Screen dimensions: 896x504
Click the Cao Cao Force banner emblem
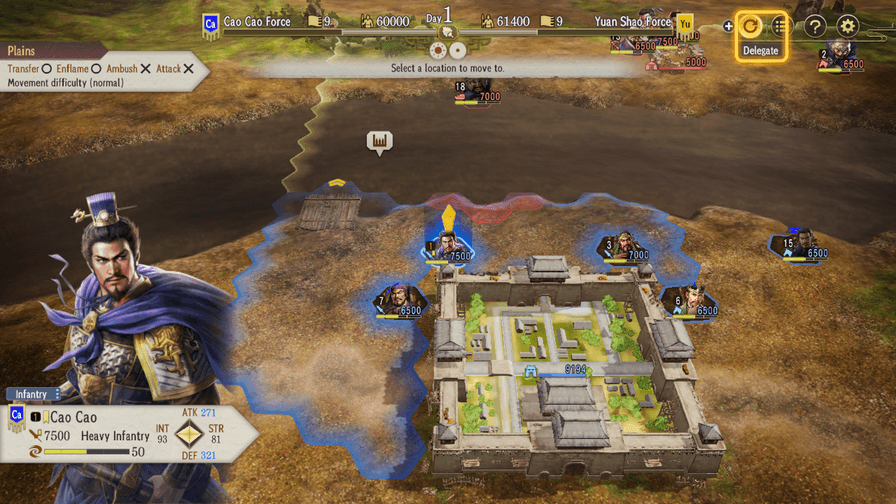pos(211,23)
